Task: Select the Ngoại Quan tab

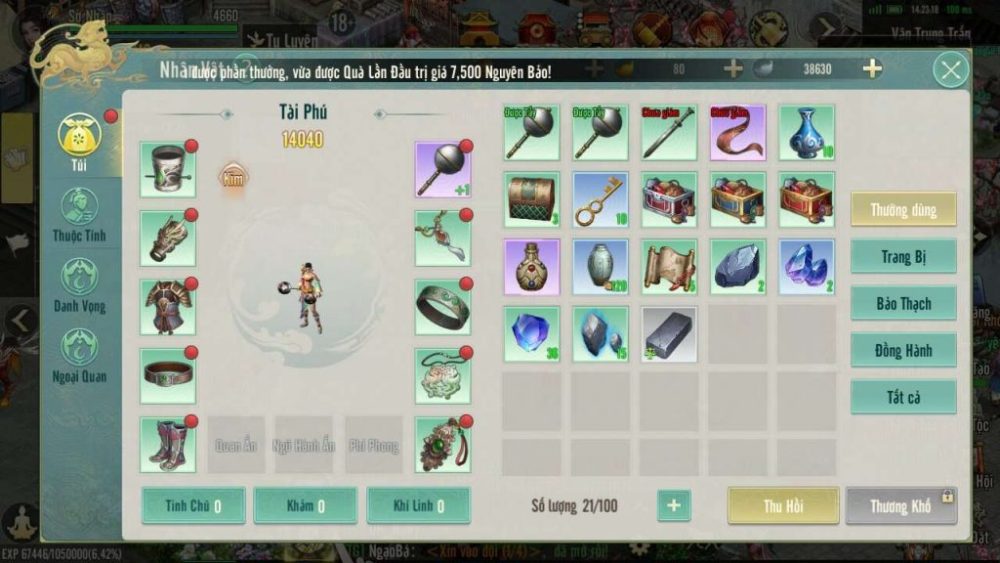Action: 79,355
